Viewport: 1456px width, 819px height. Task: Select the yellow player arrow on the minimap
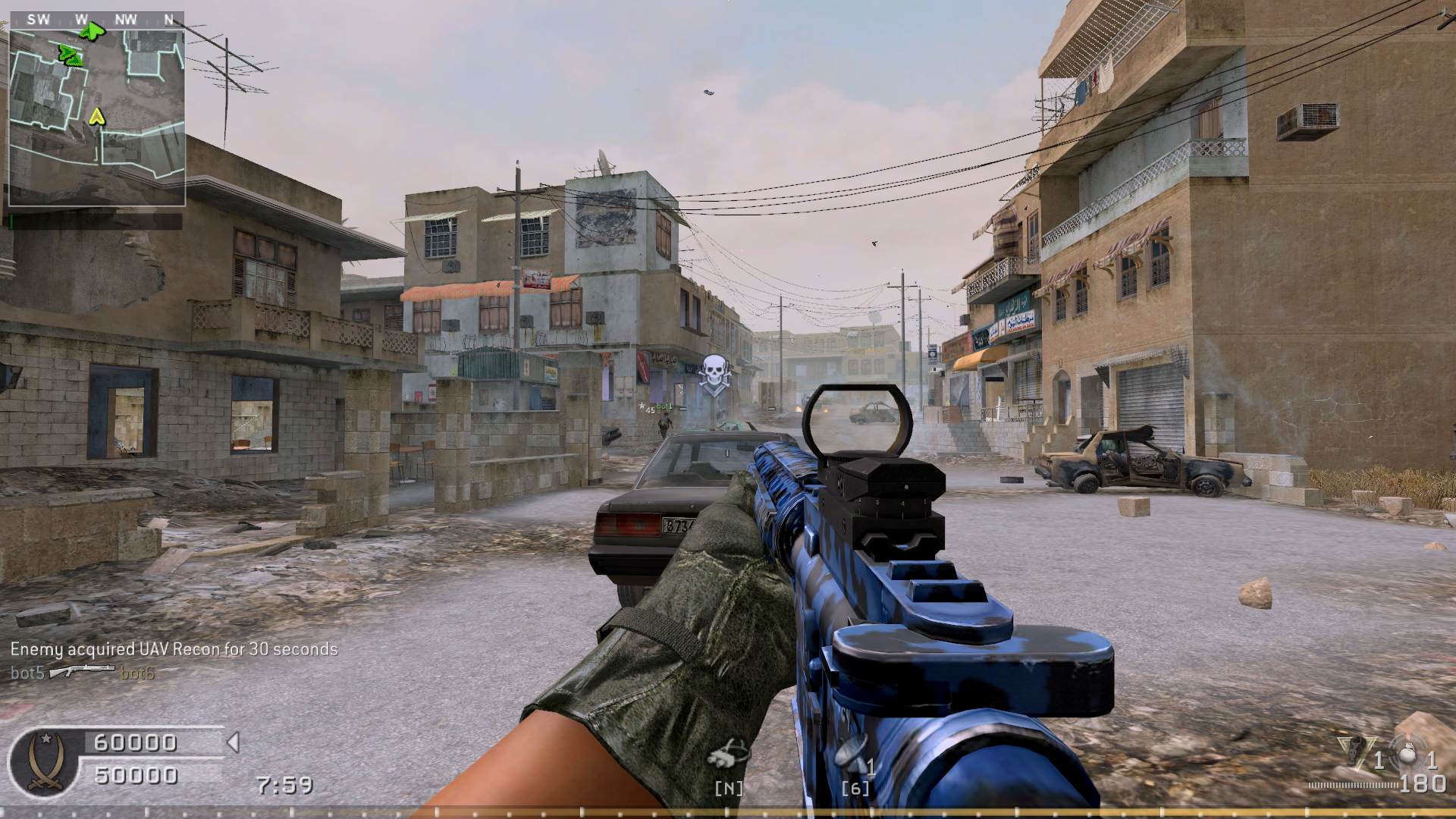pos(96,117)
